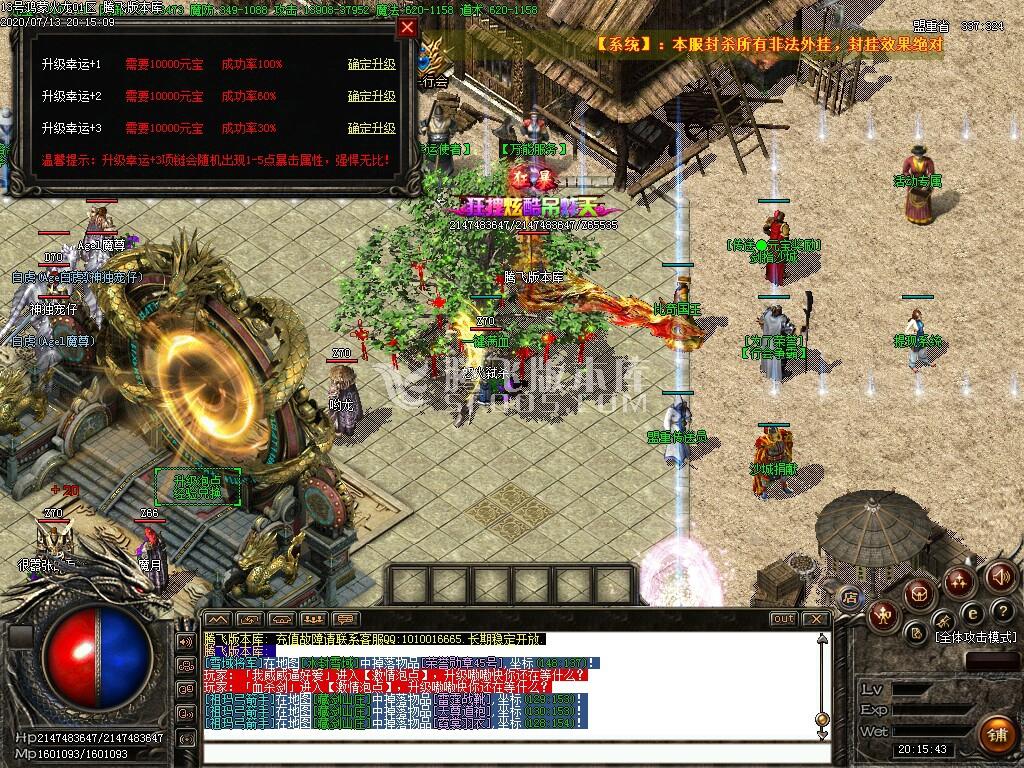Confirm upgrade for Luck +2 row
Screen dimensions: 1024x768
(371, 97)
